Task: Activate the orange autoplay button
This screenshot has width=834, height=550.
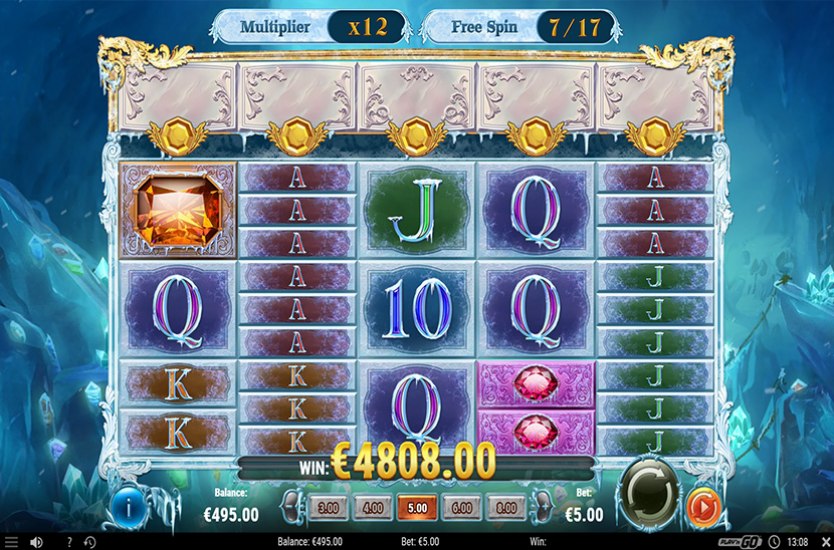Action: (703, 508)
